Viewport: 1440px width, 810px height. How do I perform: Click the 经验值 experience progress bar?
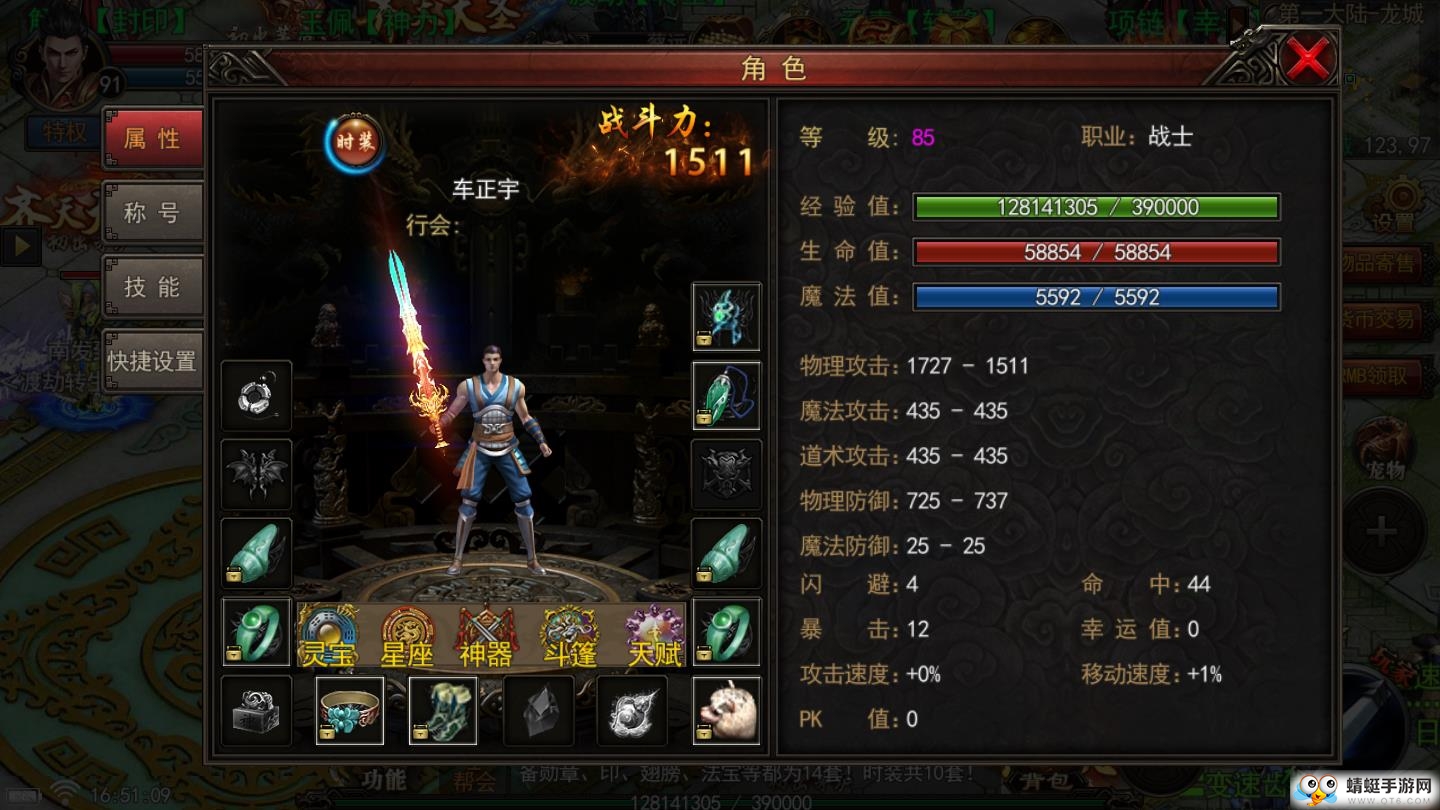tap(1096, 207)
